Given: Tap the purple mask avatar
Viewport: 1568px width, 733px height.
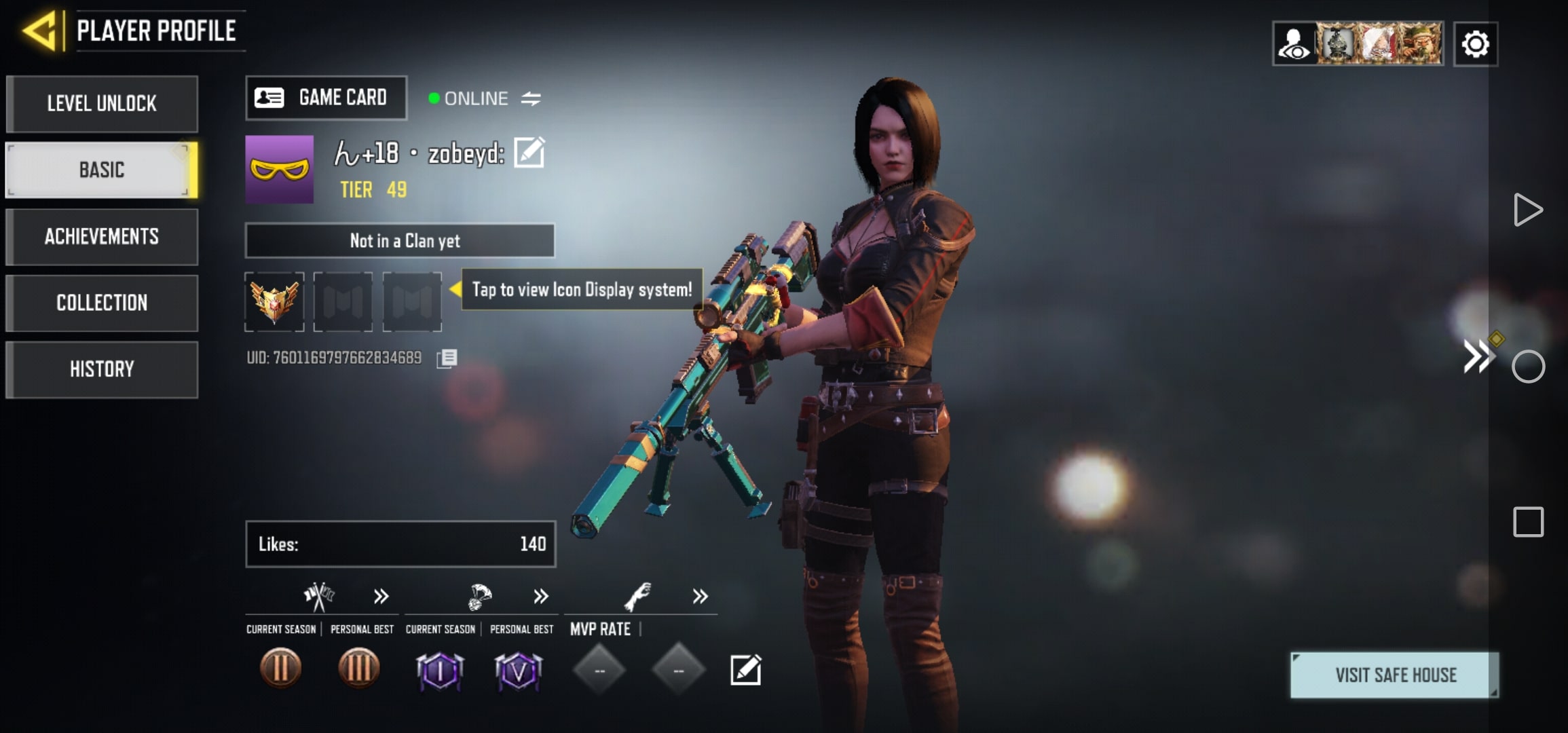Looking at the screenshot, I should point(280,170).
